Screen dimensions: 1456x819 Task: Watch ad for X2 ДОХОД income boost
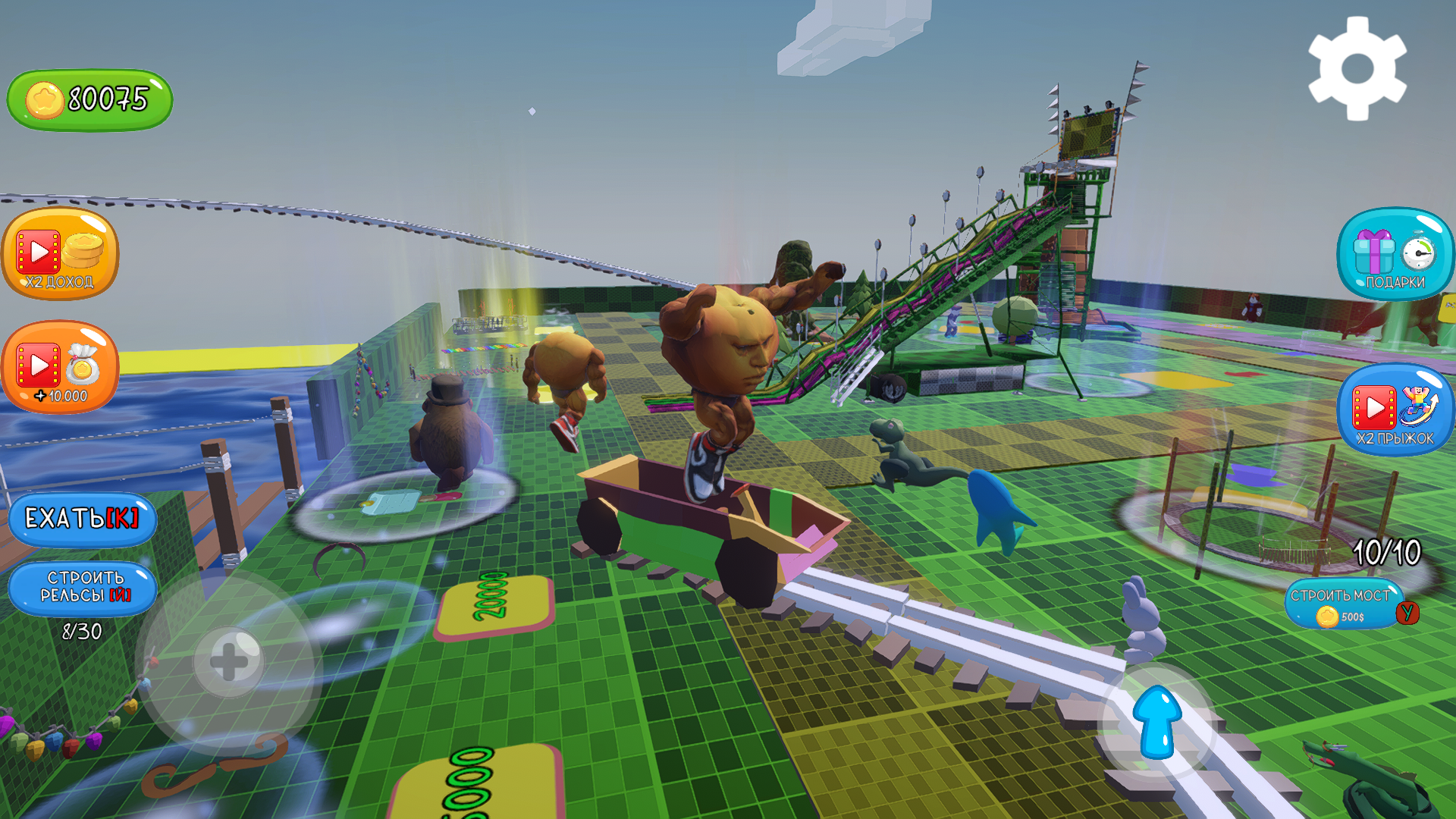(x=61, y=254)
